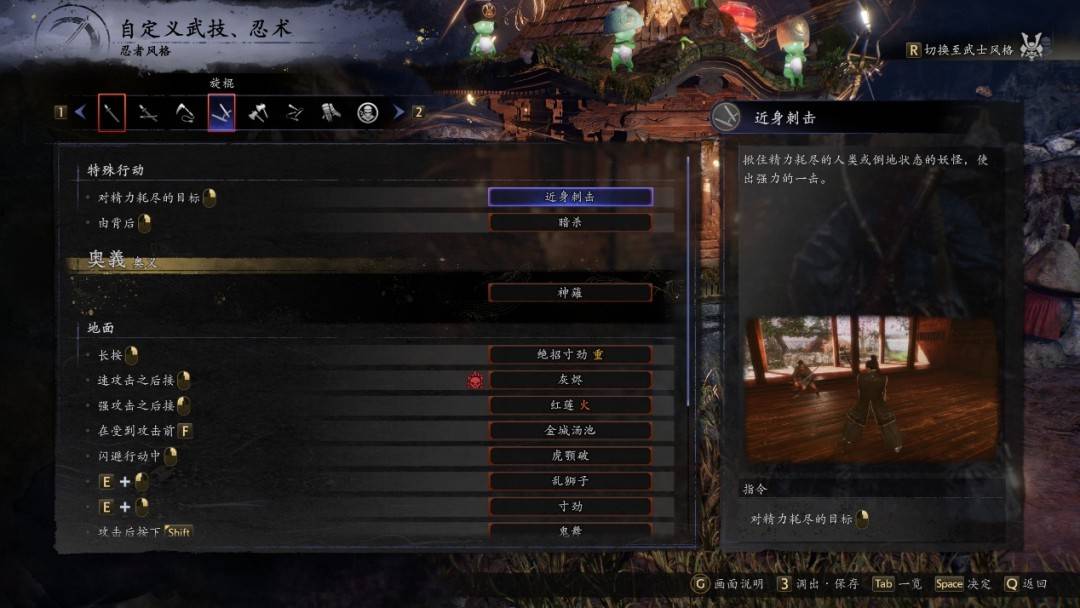Image resolution: width=1080 pixels, height=608 pixels.
Task: Select the 绝招寸劲 skill slot
Action: [x=570, y=354]
